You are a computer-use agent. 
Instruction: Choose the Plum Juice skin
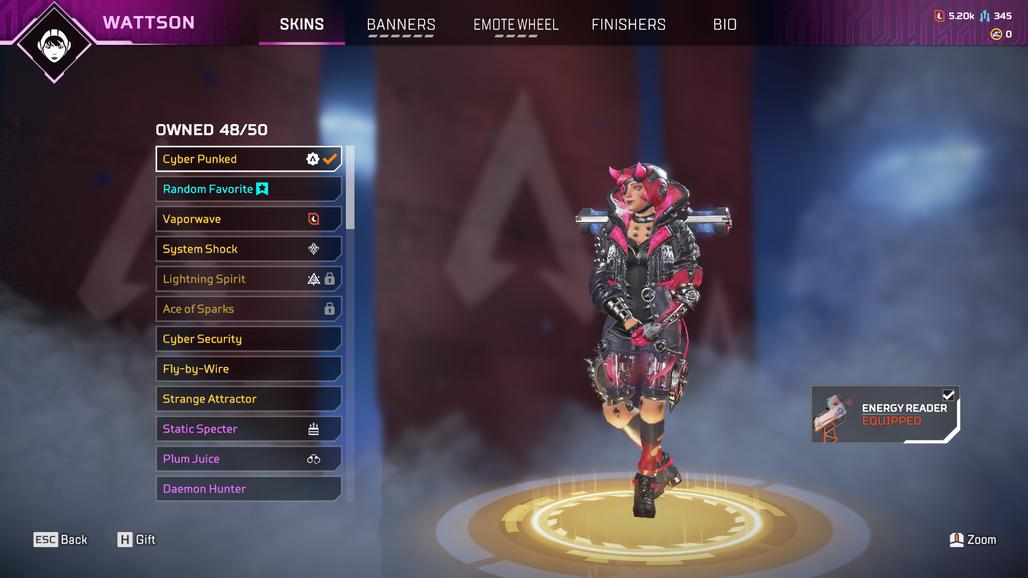pos(248,459)
